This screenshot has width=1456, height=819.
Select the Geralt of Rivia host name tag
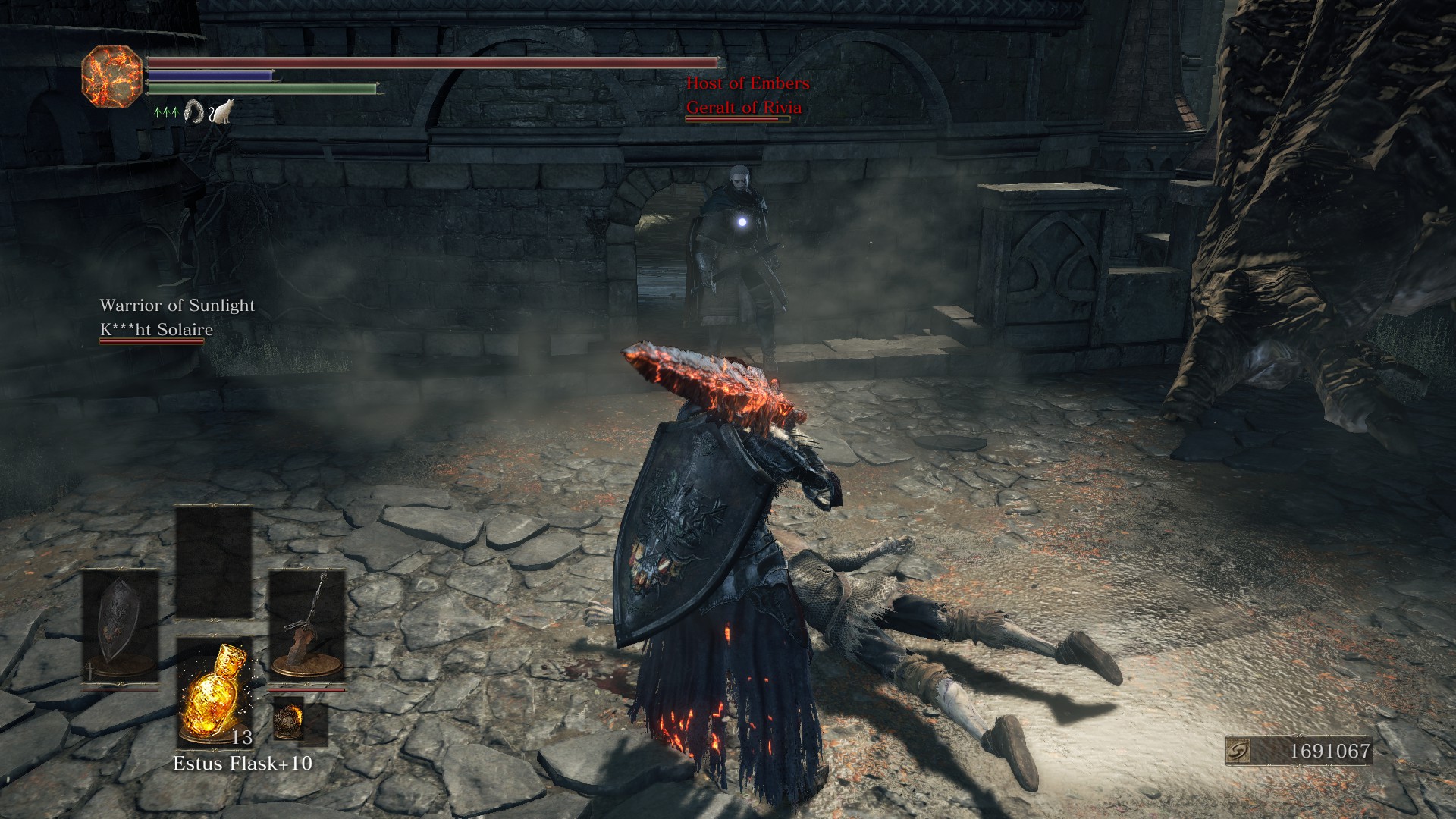743,108
